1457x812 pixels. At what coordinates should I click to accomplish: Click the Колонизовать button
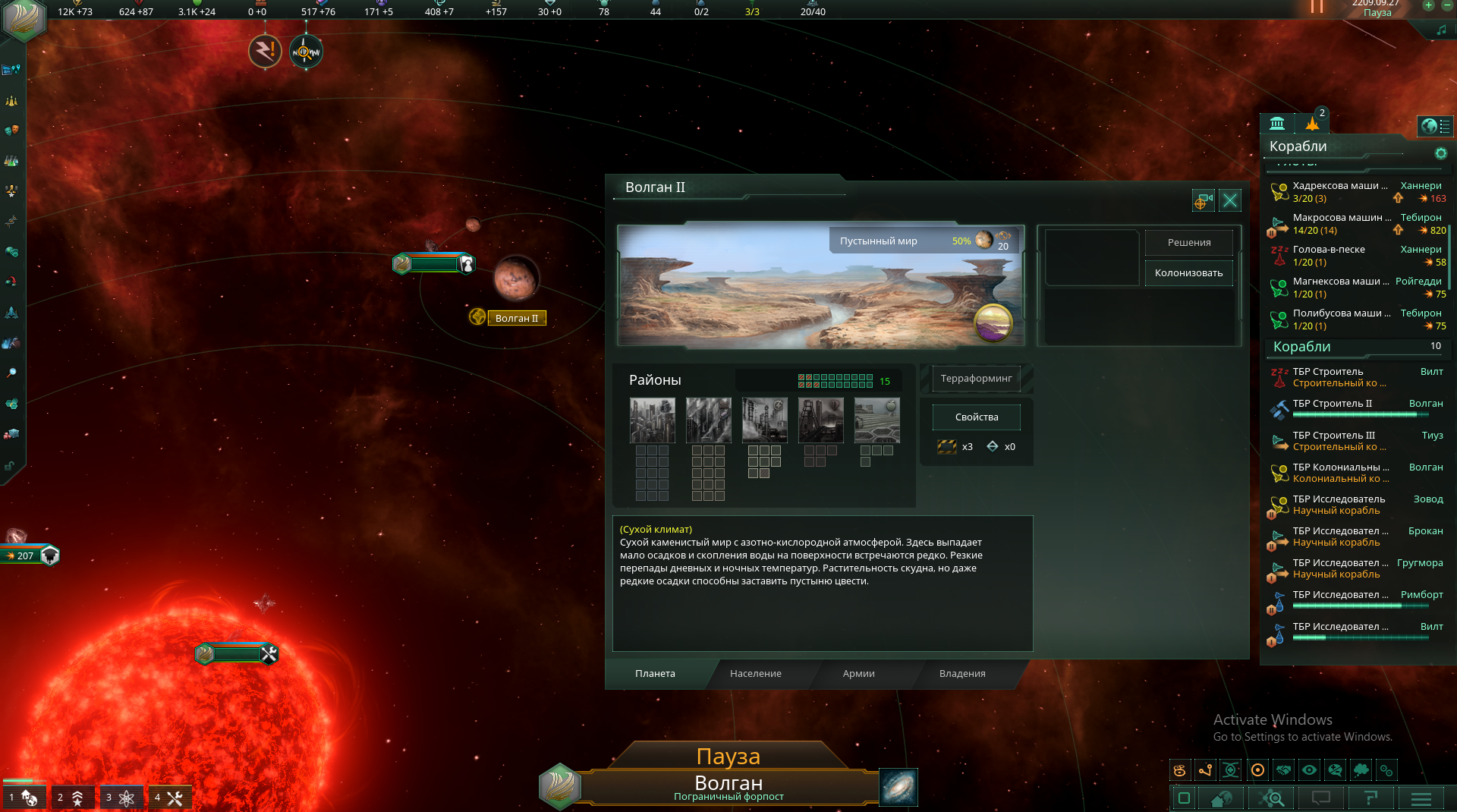pyautogui.click(x=1188, y=273)
